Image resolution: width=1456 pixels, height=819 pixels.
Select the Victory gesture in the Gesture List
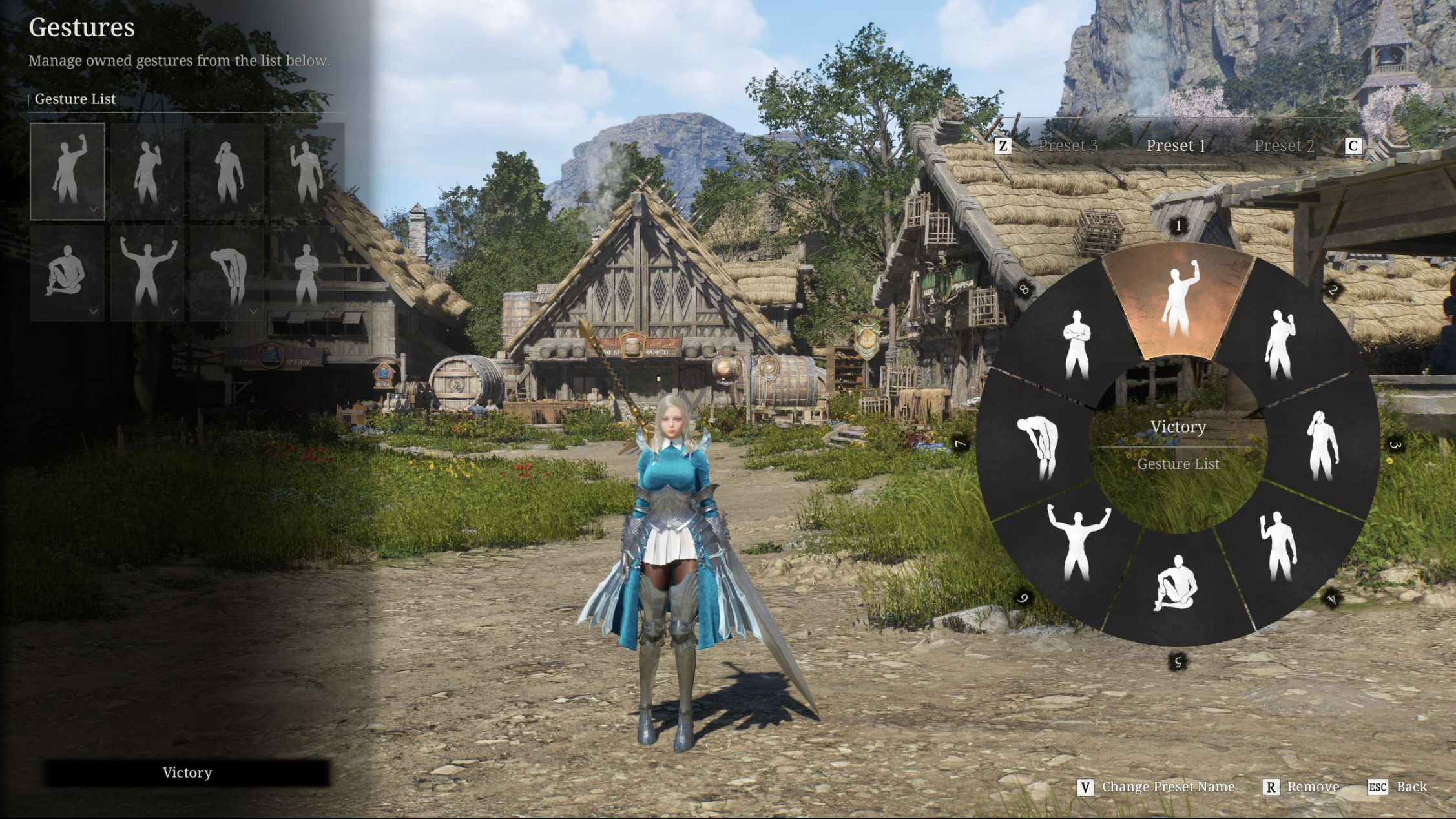(x=67, y=172)
